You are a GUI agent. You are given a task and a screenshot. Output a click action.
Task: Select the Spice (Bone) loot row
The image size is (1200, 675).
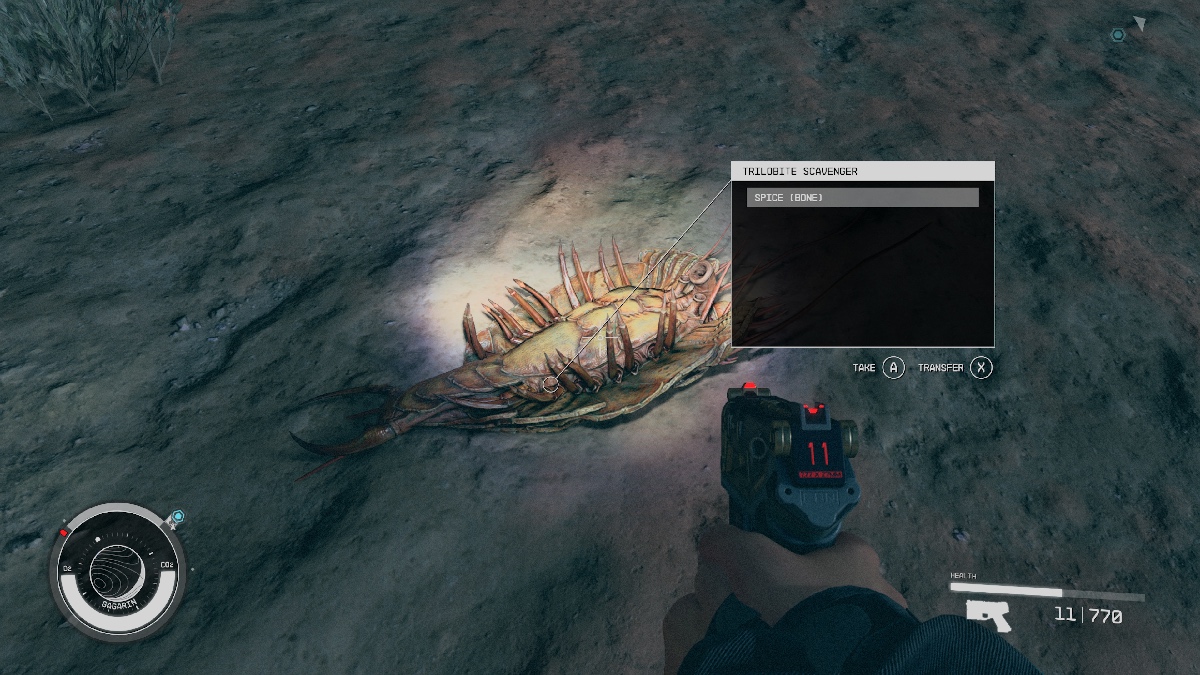(x=862, y=198)
